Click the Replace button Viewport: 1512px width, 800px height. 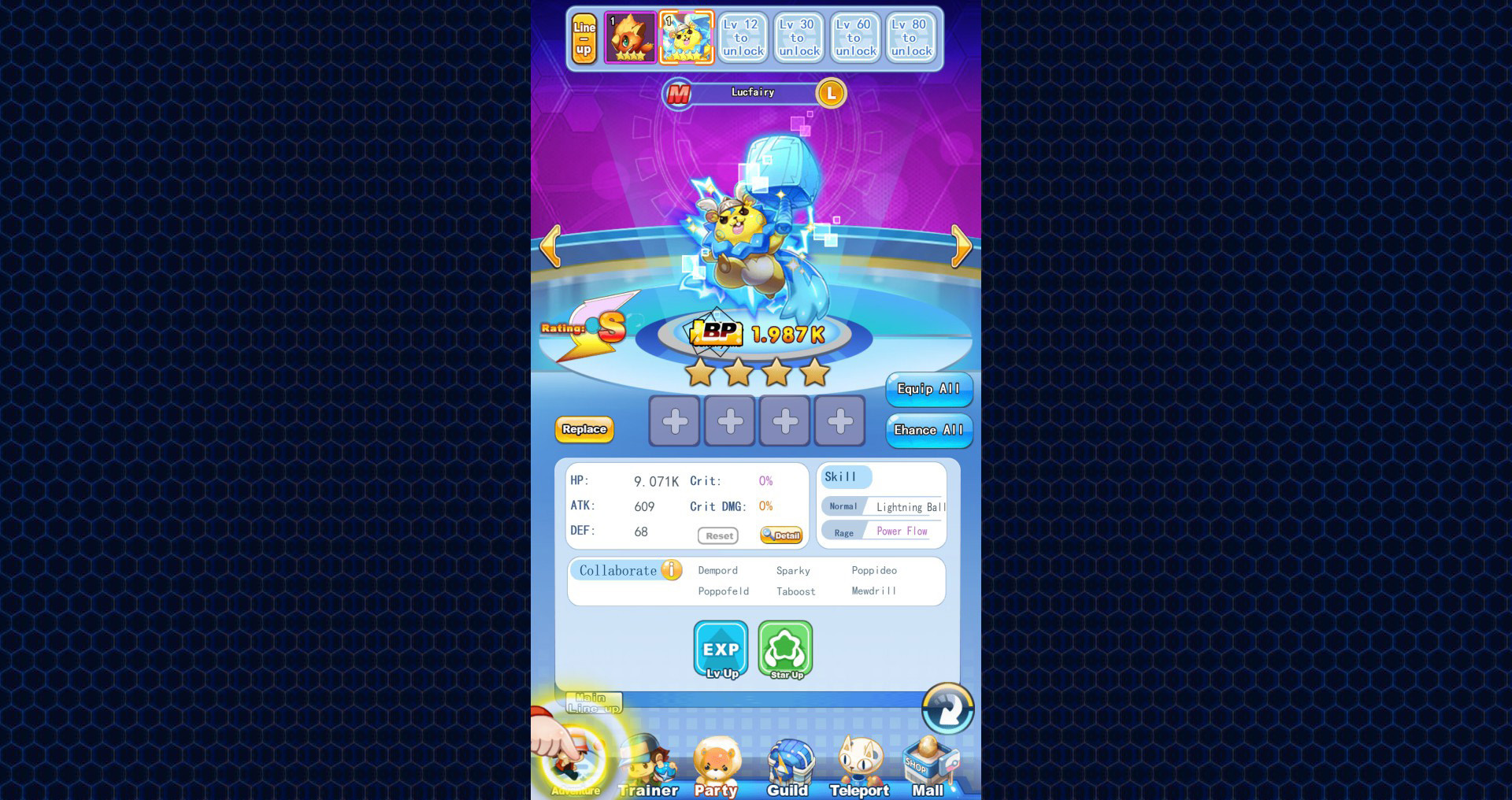point(584,430)
